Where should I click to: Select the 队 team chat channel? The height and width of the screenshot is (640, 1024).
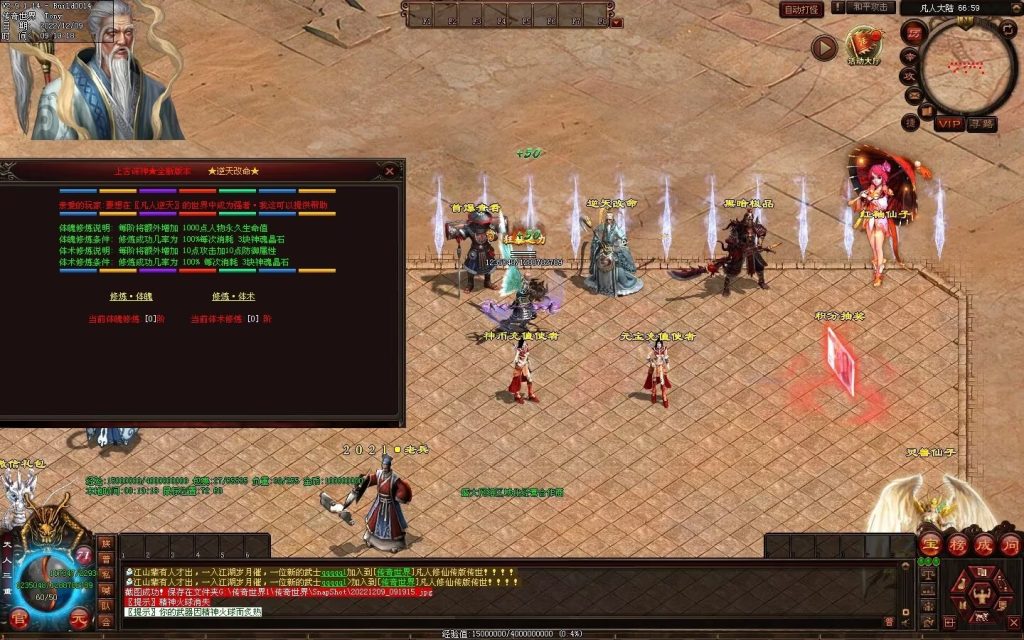tap(106, 605)
